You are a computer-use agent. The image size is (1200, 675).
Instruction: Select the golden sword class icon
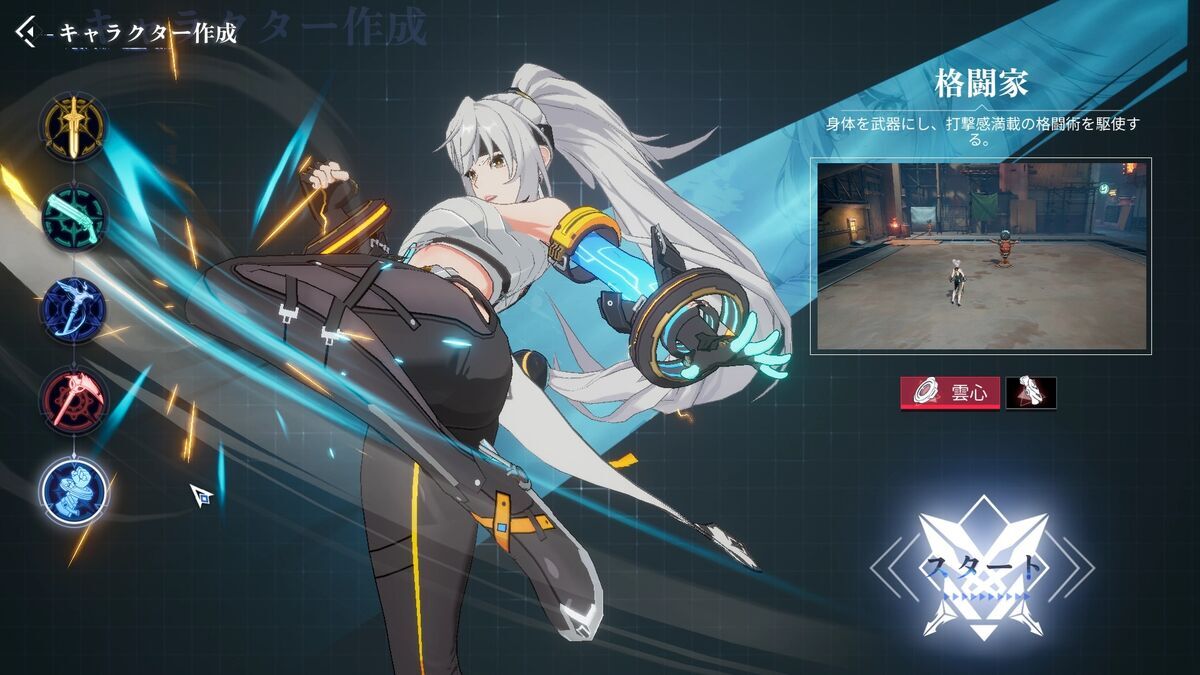pos(73,127)
